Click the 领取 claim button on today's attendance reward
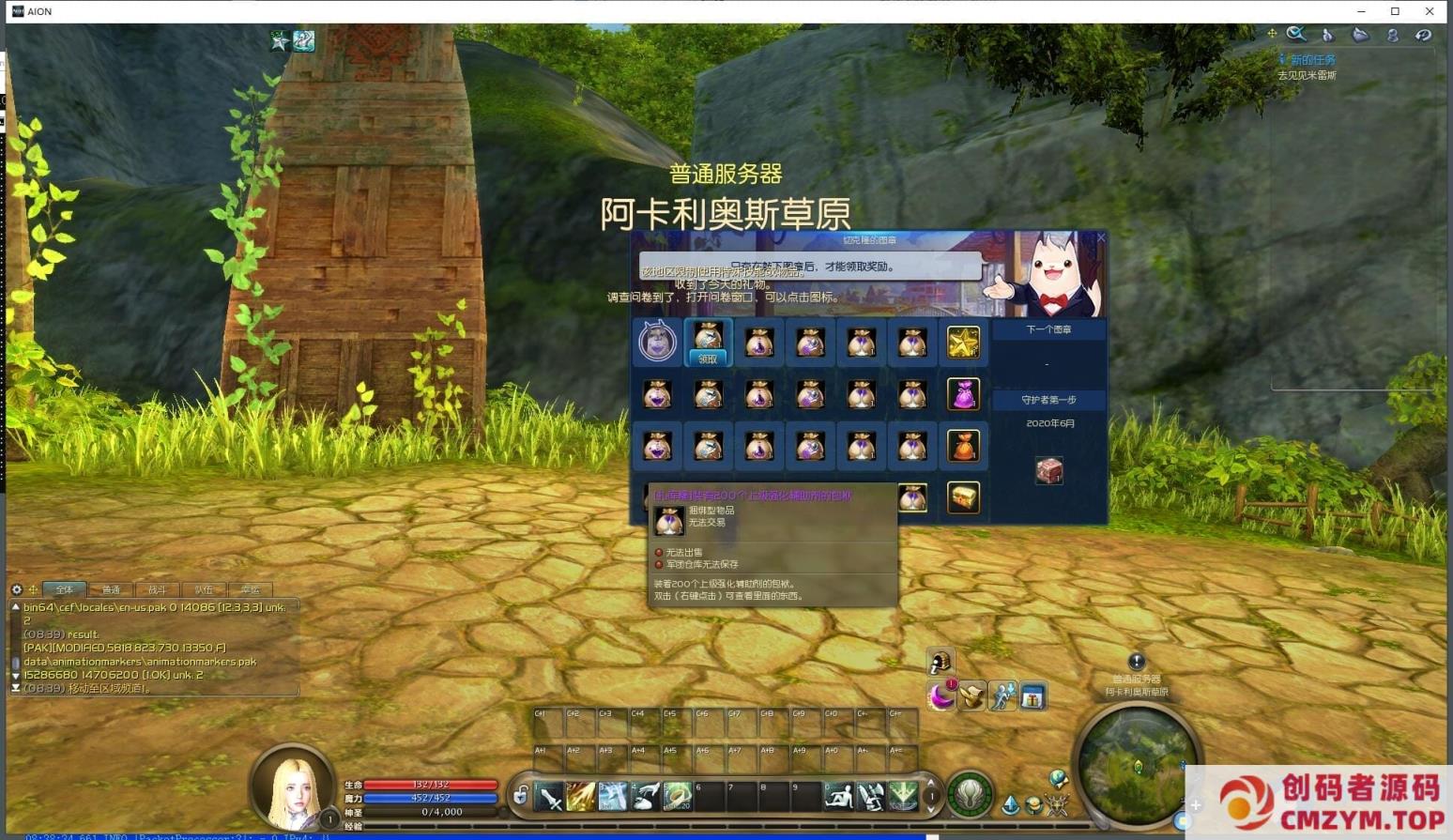This screenshot has width=1453, height=840. (x=708, y=359)
